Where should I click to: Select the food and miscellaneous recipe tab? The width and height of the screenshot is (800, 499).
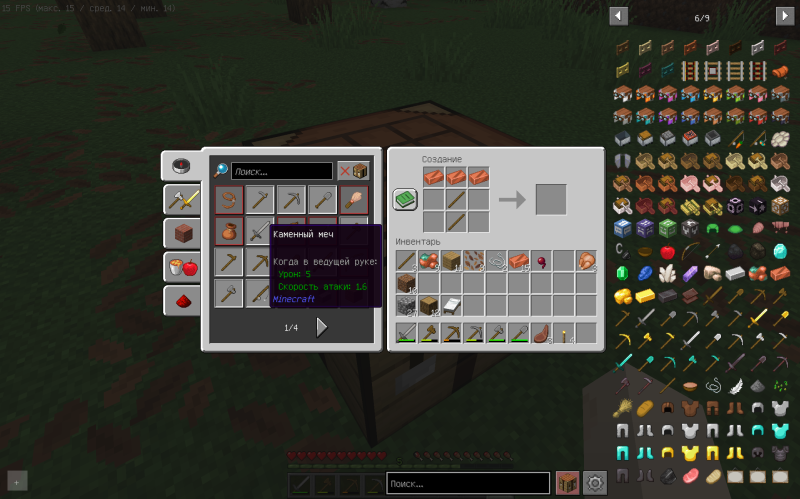[181, 267]
